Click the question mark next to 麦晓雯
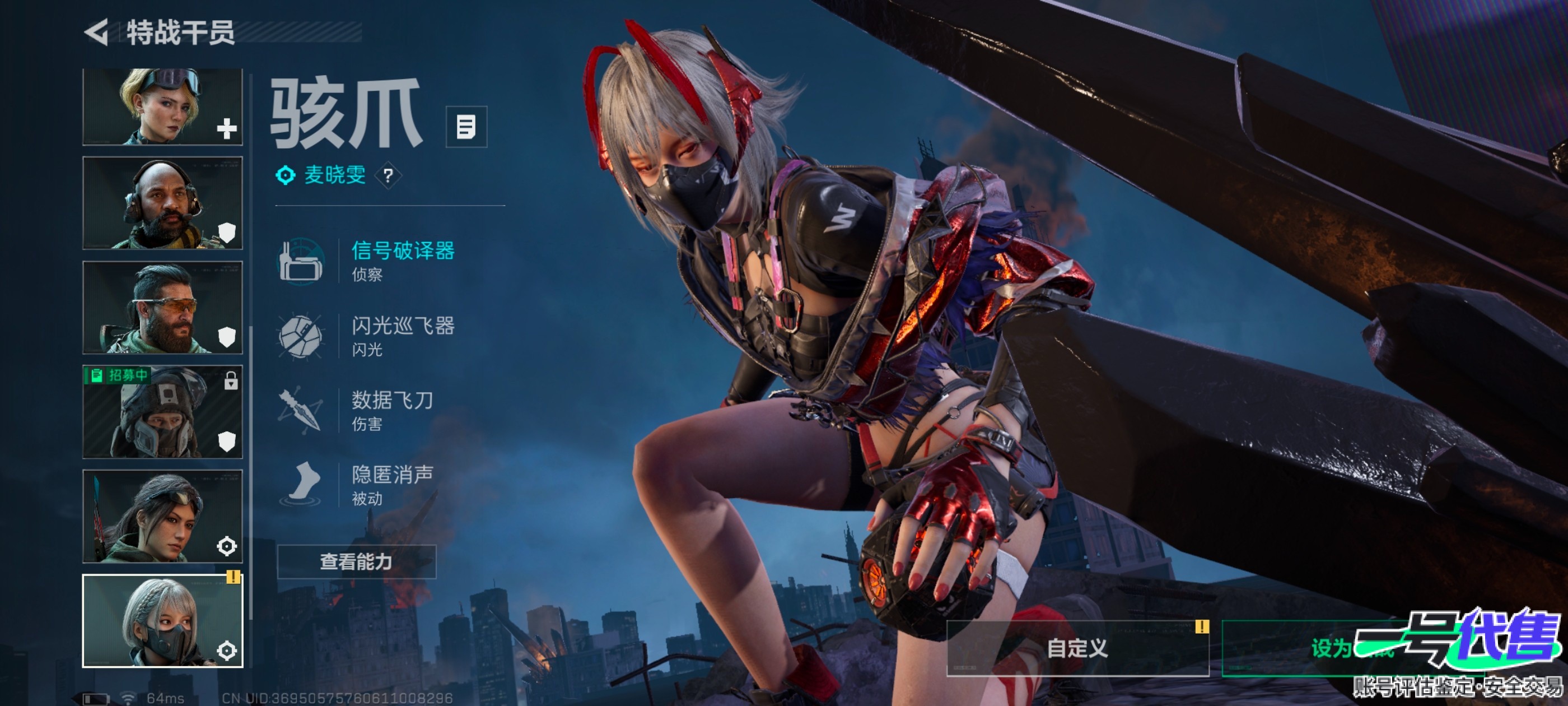This screenshot has width=1568, height=706. [x=388, y=176]
